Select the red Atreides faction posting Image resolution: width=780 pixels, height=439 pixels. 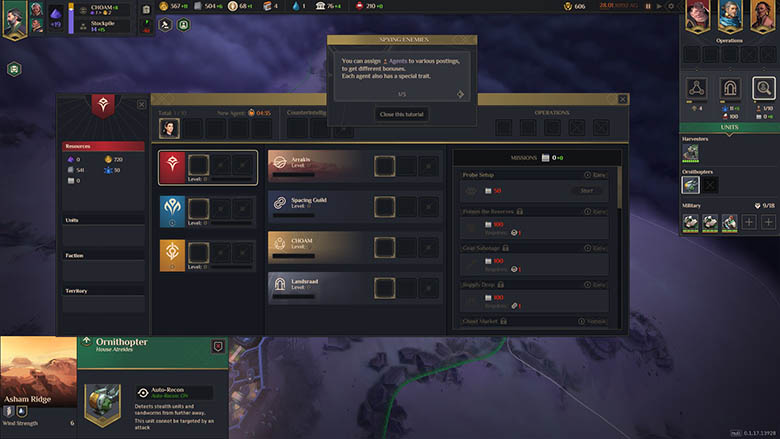pos(172,166)
